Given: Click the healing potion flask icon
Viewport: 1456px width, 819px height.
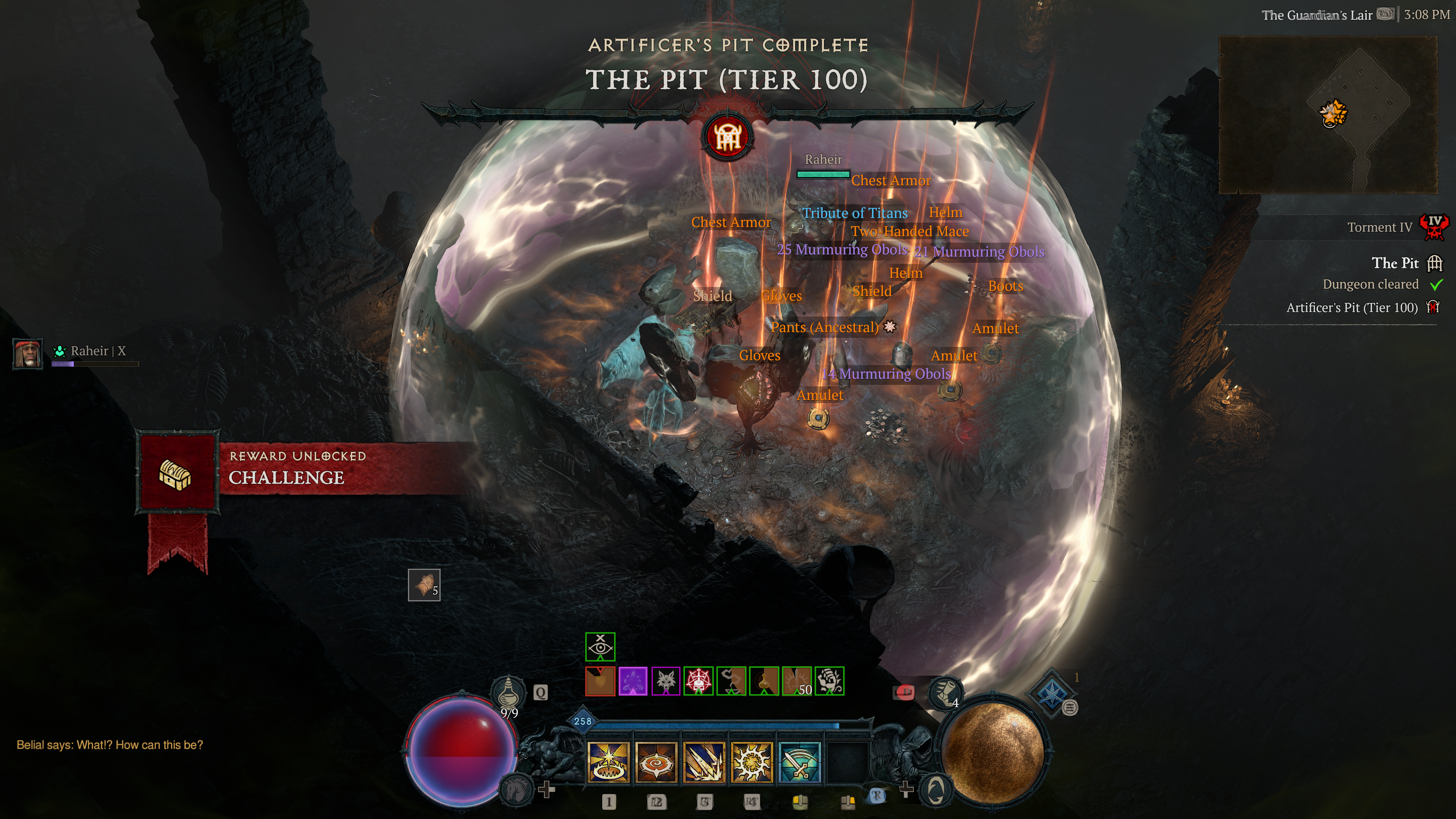Looking at the screenshot, I should [508, 691].
